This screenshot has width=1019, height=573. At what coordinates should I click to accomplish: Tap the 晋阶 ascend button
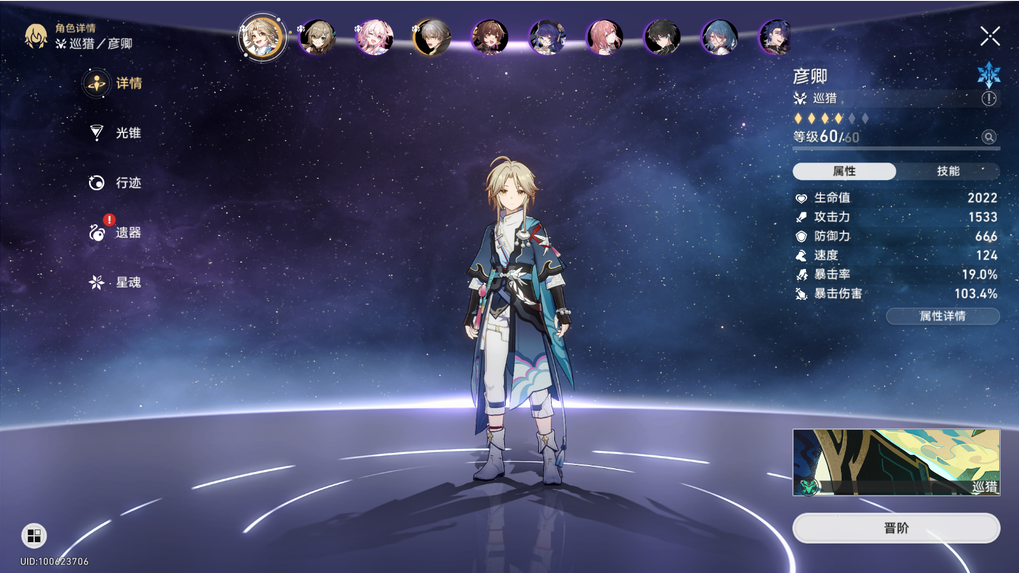tap(896, 528)
